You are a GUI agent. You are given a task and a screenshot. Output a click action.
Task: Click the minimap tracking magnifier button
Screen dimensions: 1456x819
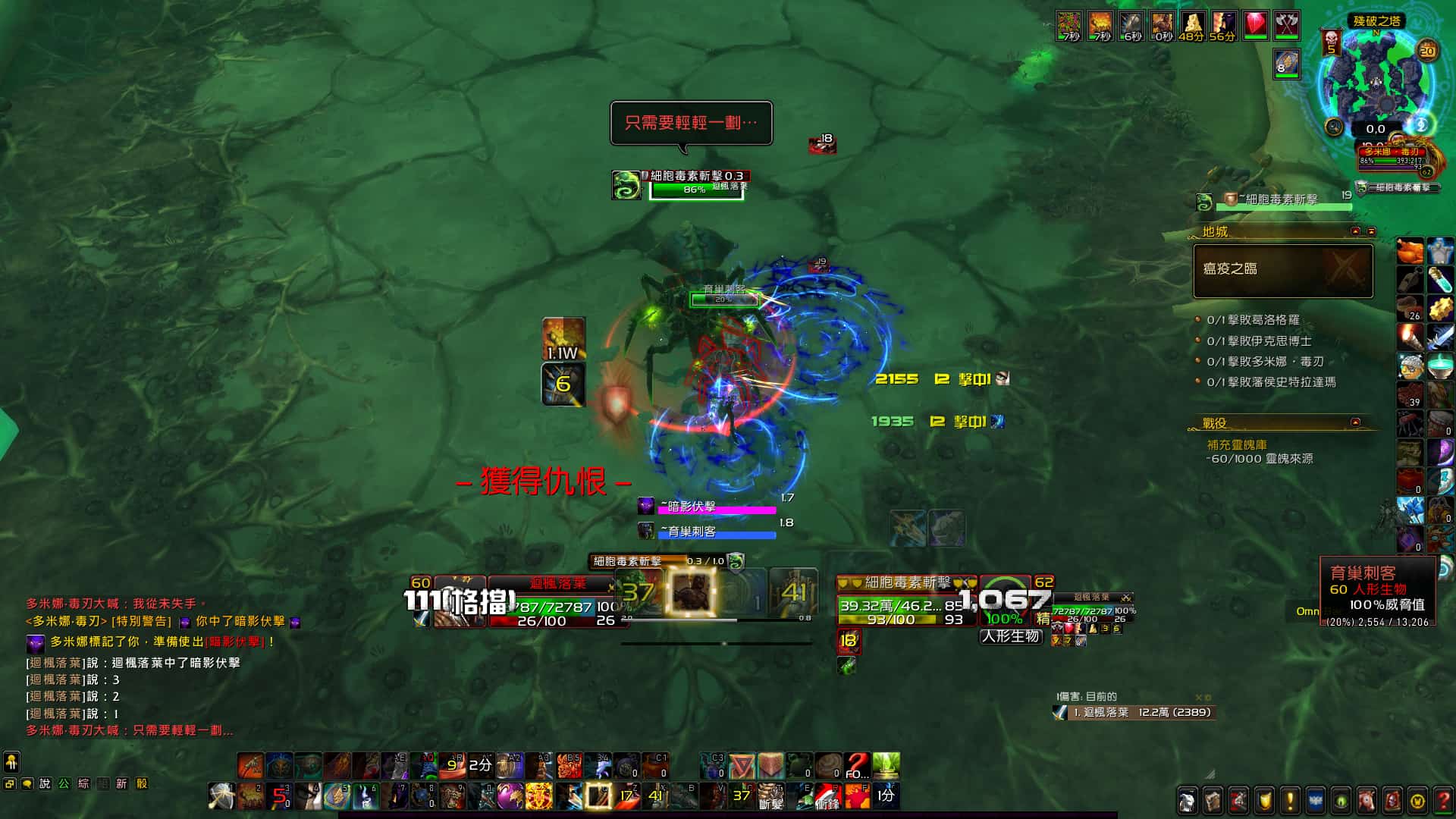click(x=1334, y=127)
